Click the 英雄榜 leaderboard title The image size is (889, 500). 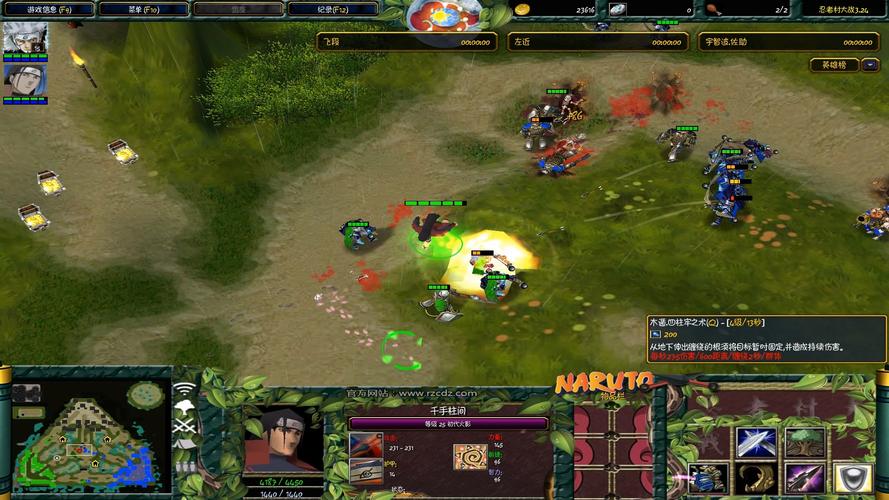[x=833, y=65]
